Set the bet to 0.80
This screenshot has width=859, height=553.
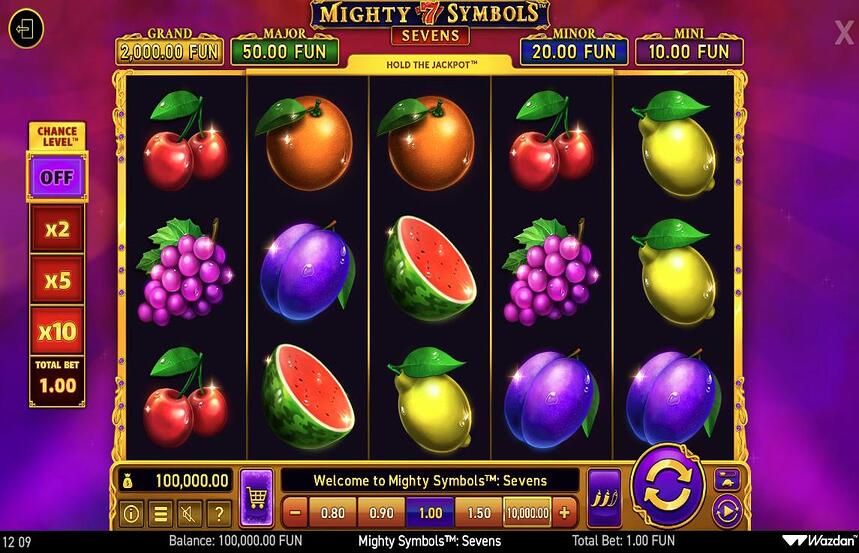[332, 513]
